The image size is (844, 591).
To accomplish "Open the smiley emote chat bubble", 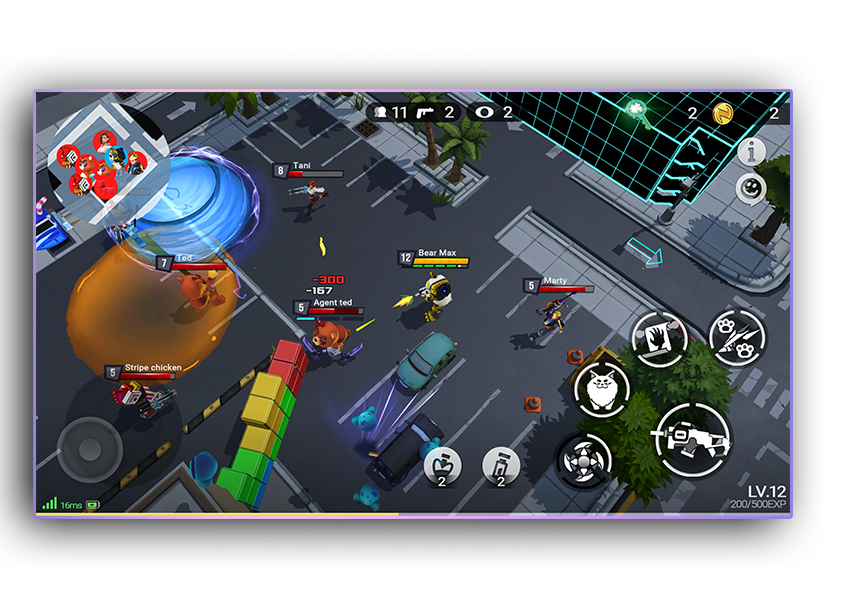I will 751,189.
